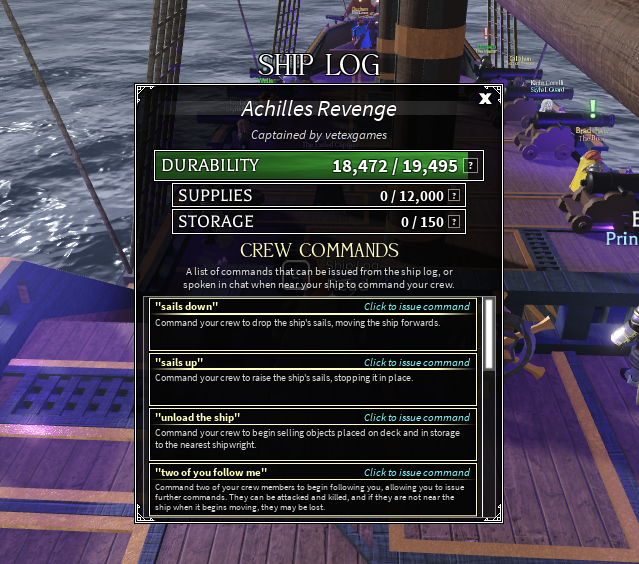639x564 pixels.
Task: Issue the "unload the ship" command
Action: [416, 418]
